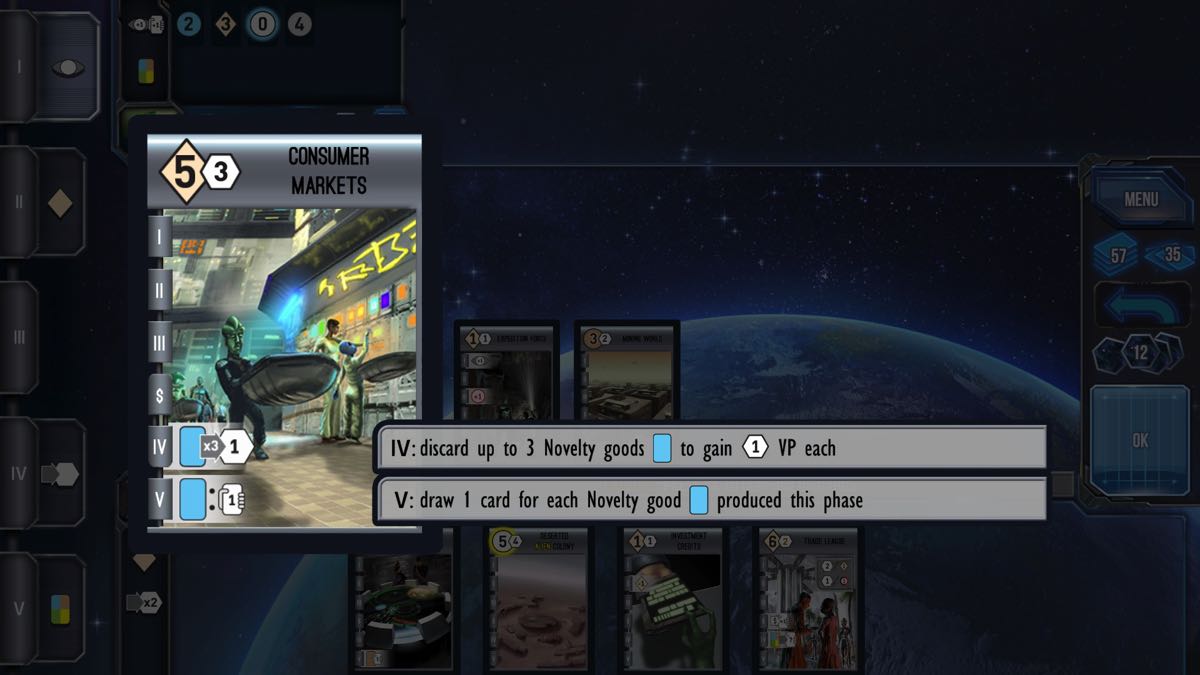Open the MENU button
This screenshot has height=675, width=1200.
[1140, 199]
